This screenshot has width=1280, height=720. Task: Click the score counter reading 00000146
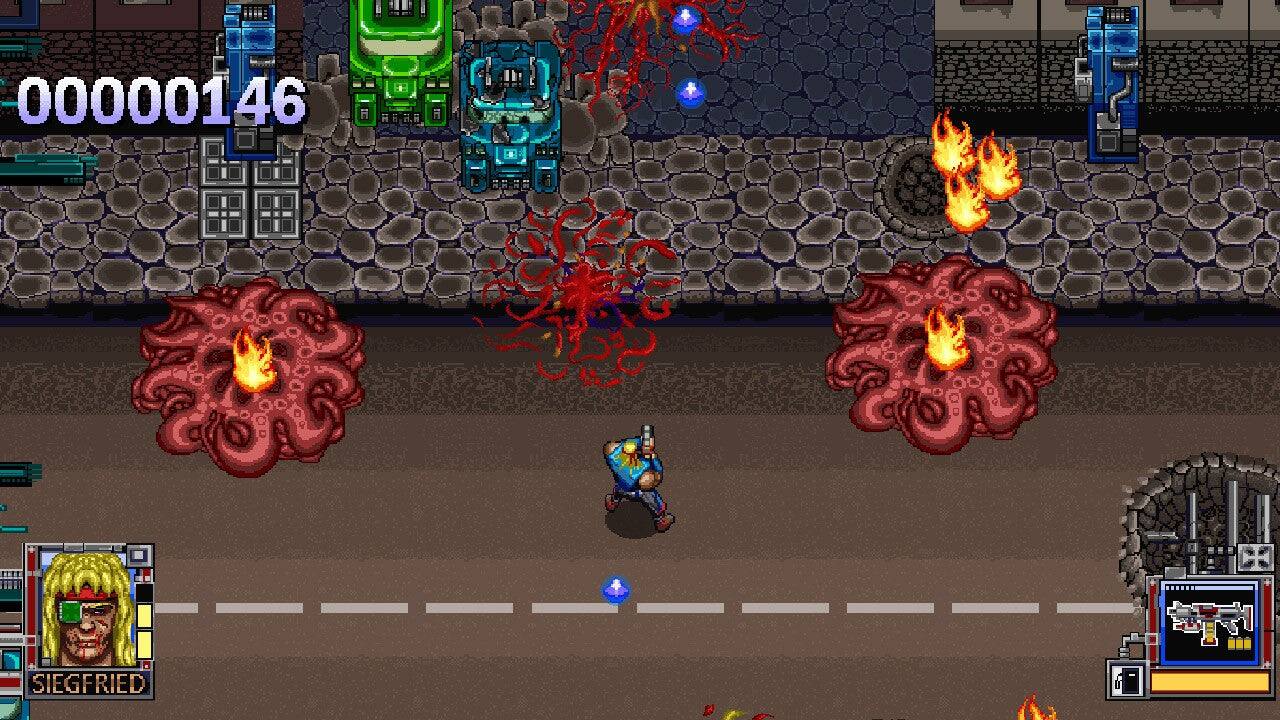coord(160,100)
